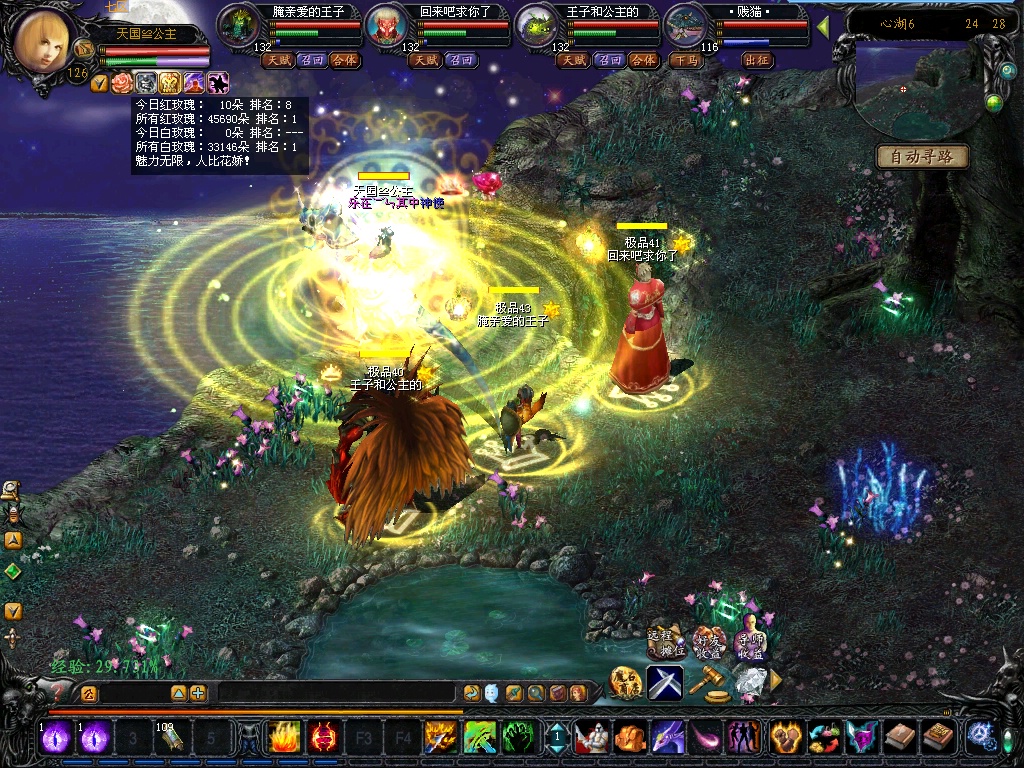Click the white-armored knight icon on bottom bar

pos(592,738)
